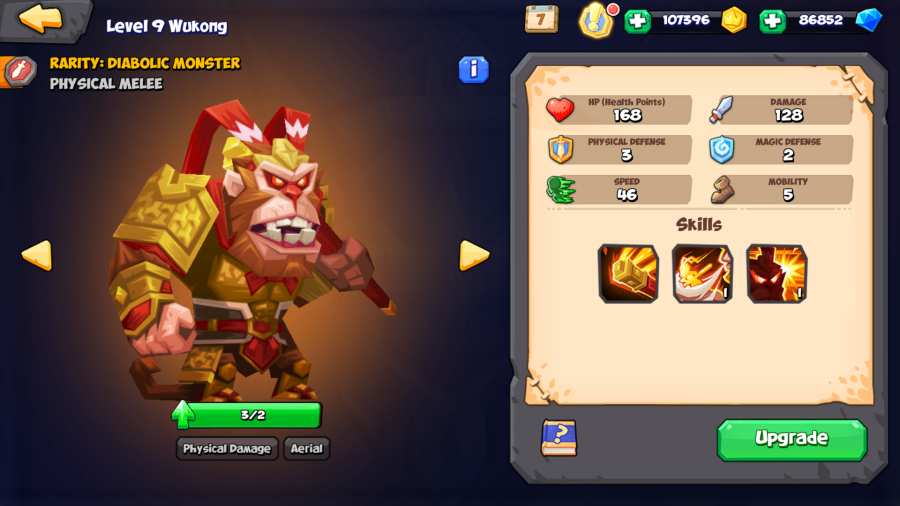Viewport: 900px width, 506px height.
Task: Click the red physical melee type icon
Action: 18,72
